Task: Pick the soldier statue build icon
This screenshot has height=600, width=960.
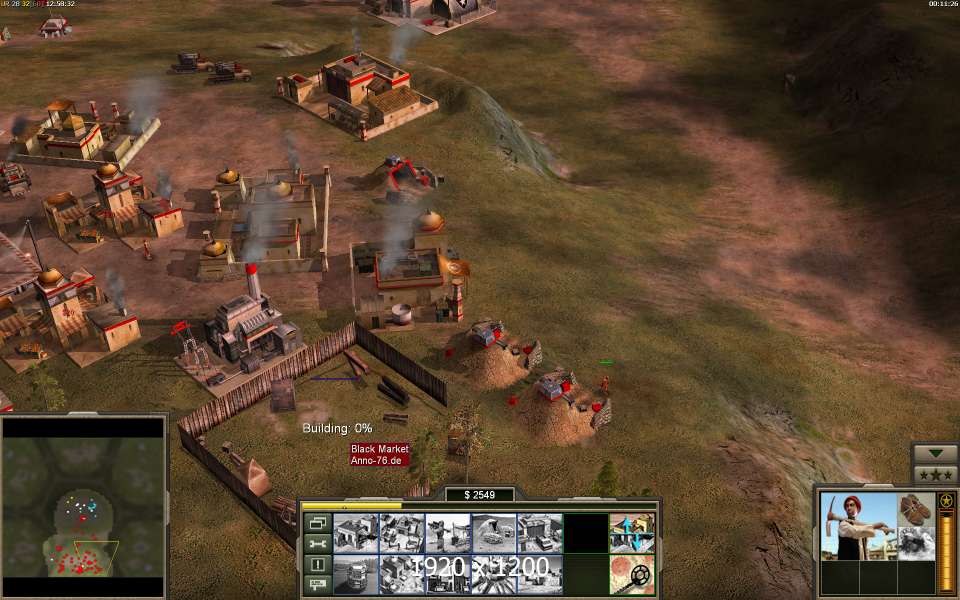Action: pyautogui.click(x=448, y=533)
